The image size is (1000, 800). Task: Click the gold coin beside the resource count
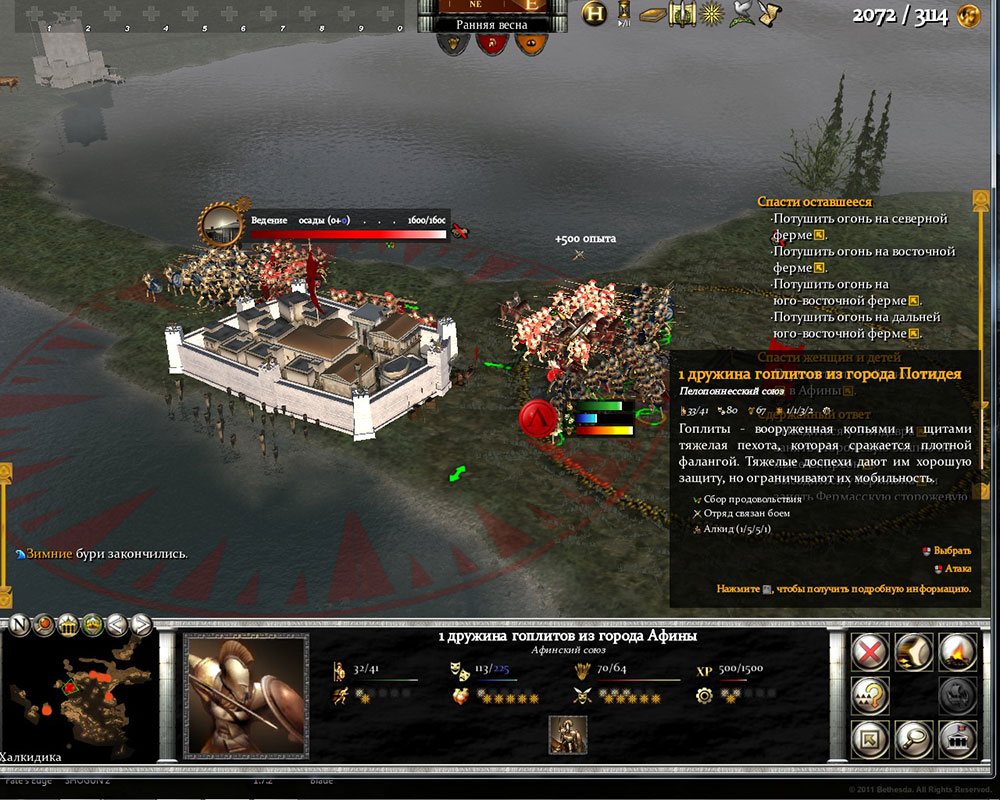pos(968,16)
